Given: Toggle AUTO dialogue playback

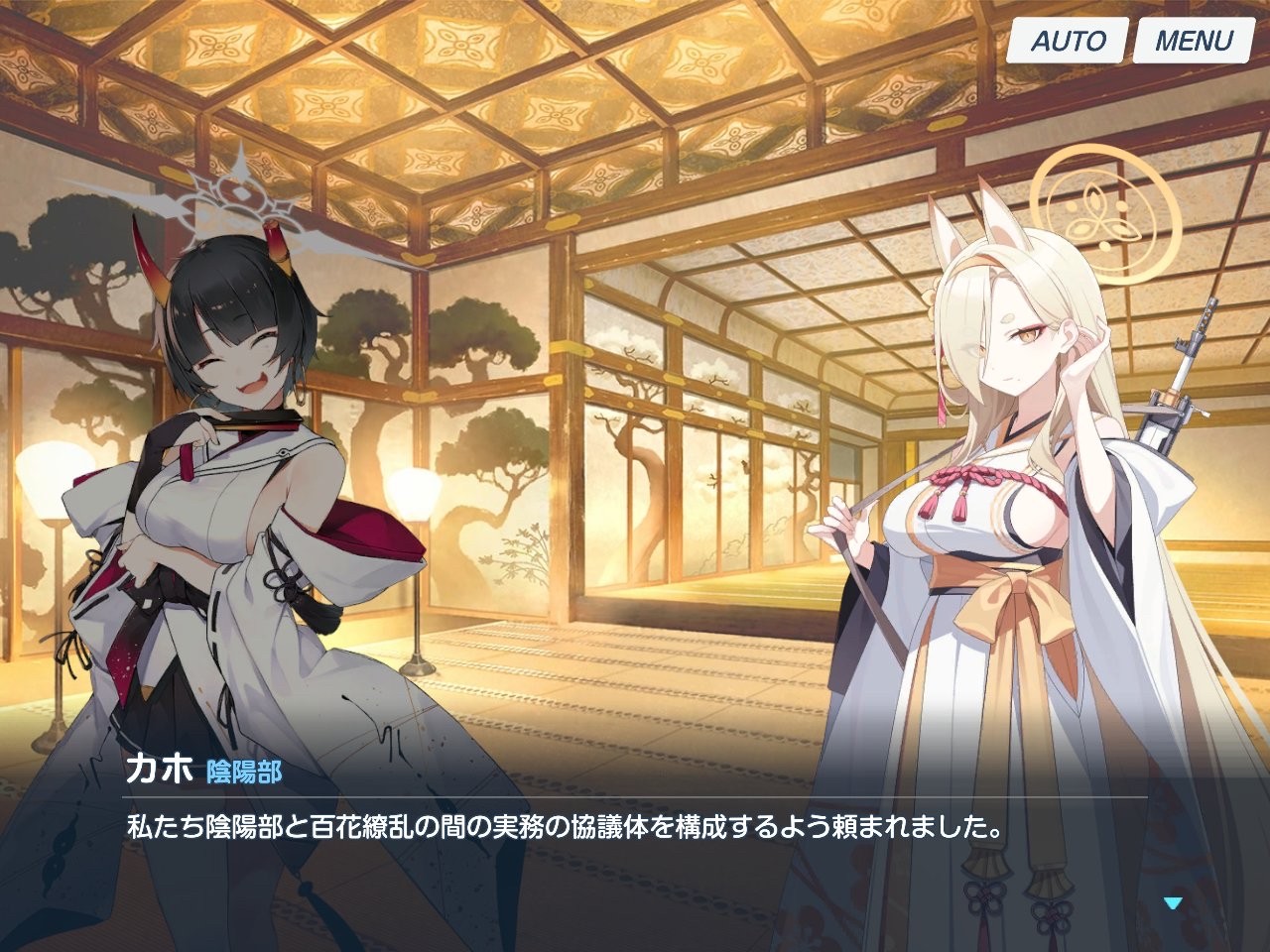Looking at the screenshot, I should pyautogui.click(x=1068, y=41).
